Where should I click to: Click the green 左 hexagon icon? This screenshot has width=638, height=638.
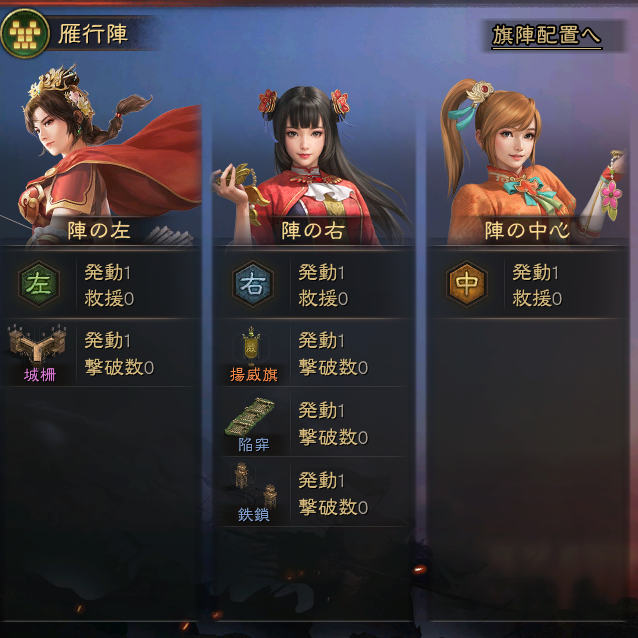click(x=38, y=284)
